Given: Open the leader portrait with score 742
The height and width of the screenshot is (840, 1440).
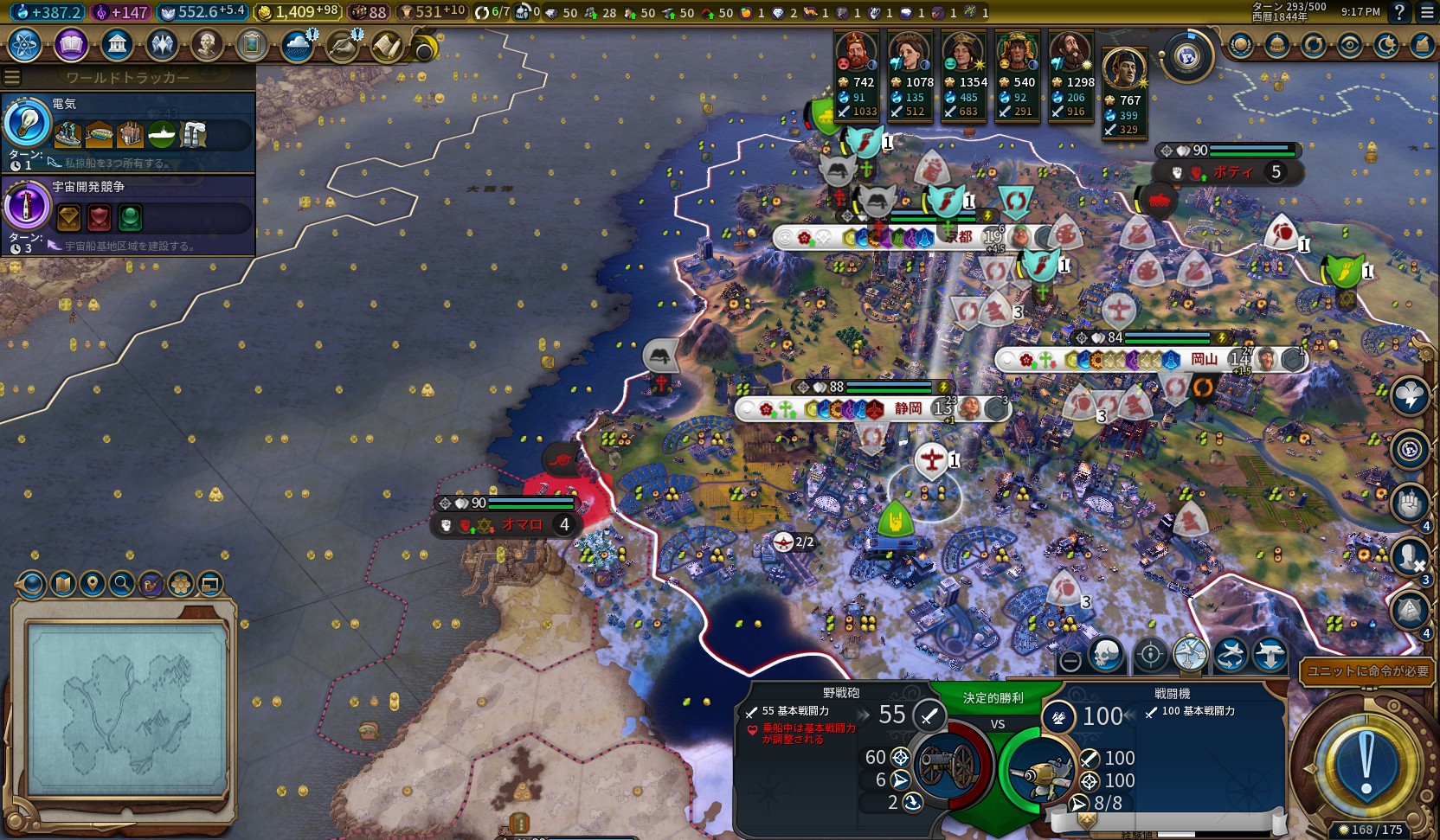Looking at the screenshot, I should (855, 52).
